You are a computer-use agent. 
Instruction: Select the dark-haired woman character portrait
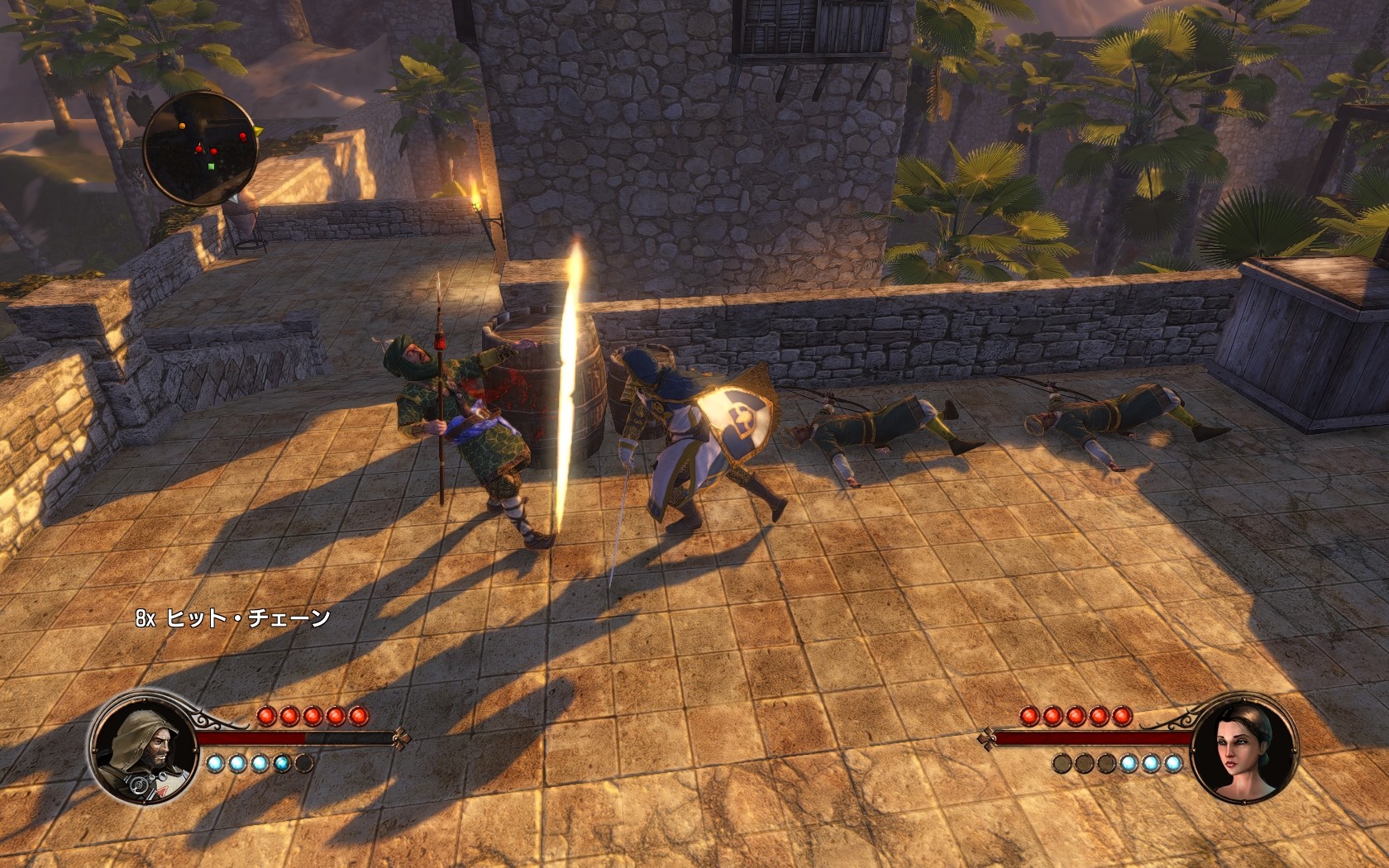point(1244,747)
